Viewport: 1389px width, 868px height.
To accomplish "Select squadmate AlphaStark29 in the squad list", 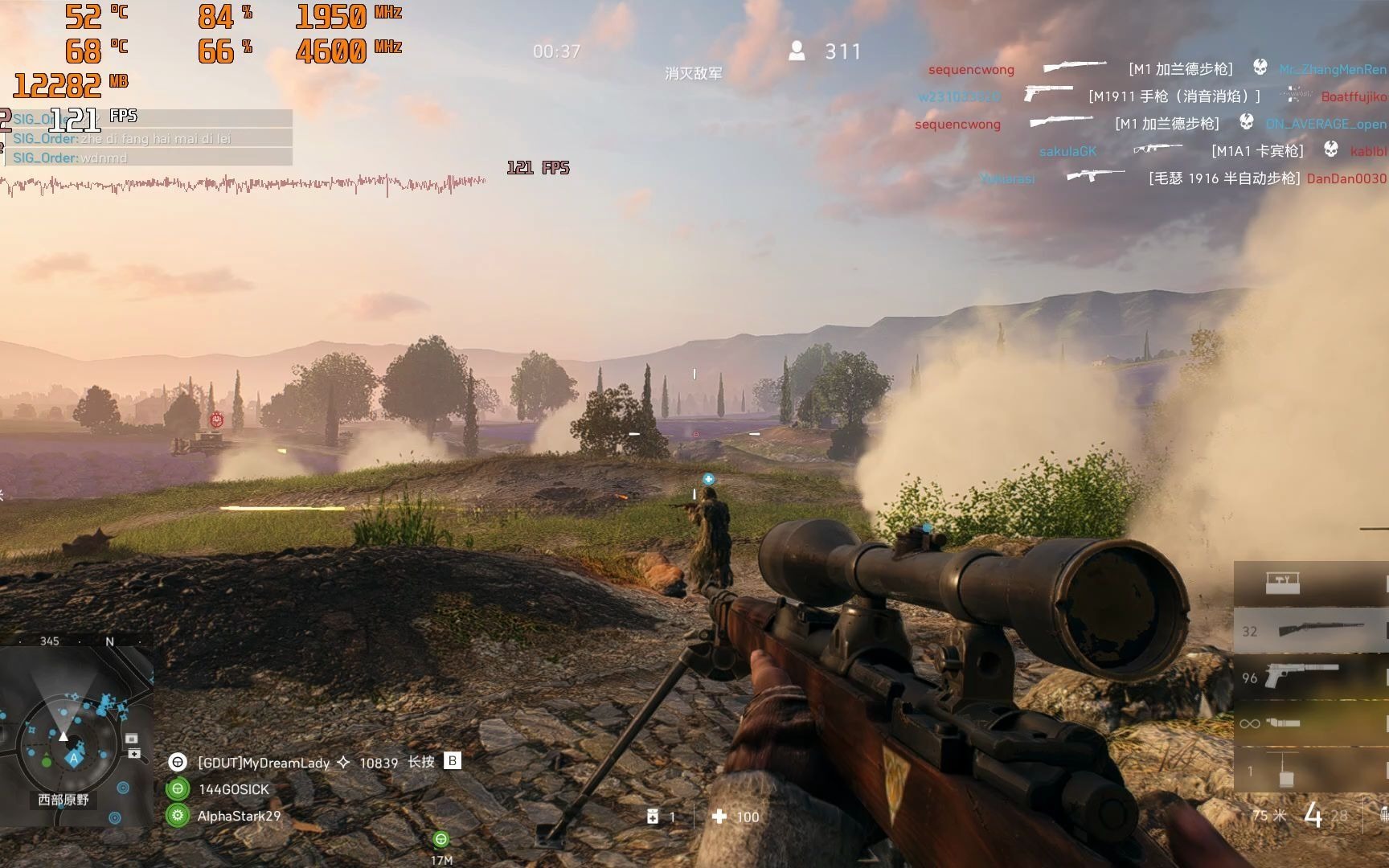I will tap(239, 816).
